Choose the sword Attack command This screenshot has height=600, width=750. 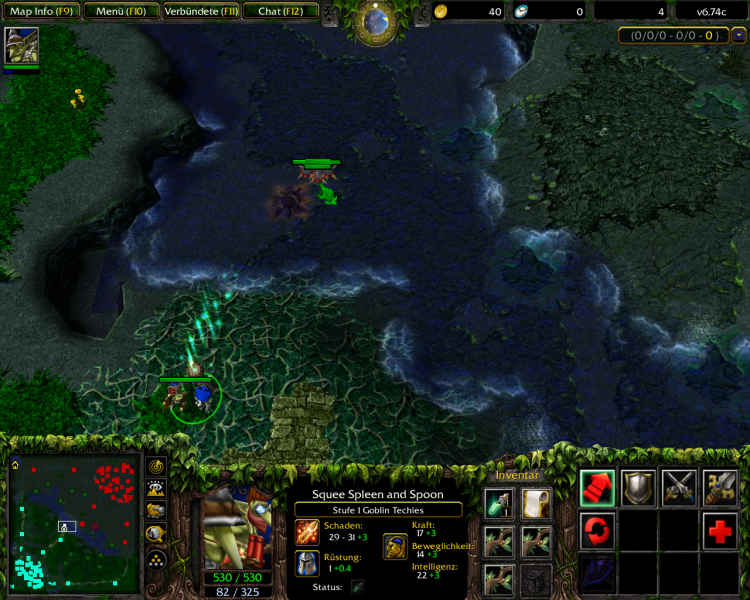tap(720, 488)
